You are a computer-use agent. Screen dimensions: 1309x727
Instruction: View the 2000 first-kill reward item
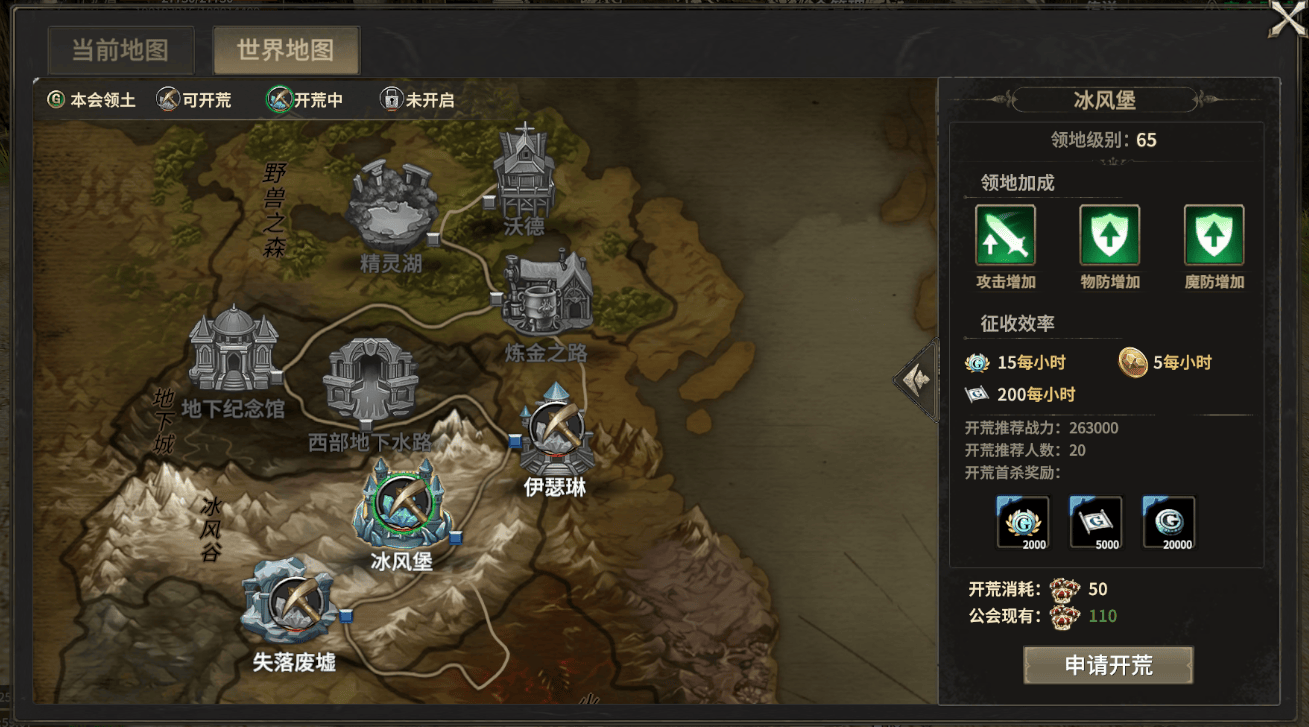pos(1023,522)
